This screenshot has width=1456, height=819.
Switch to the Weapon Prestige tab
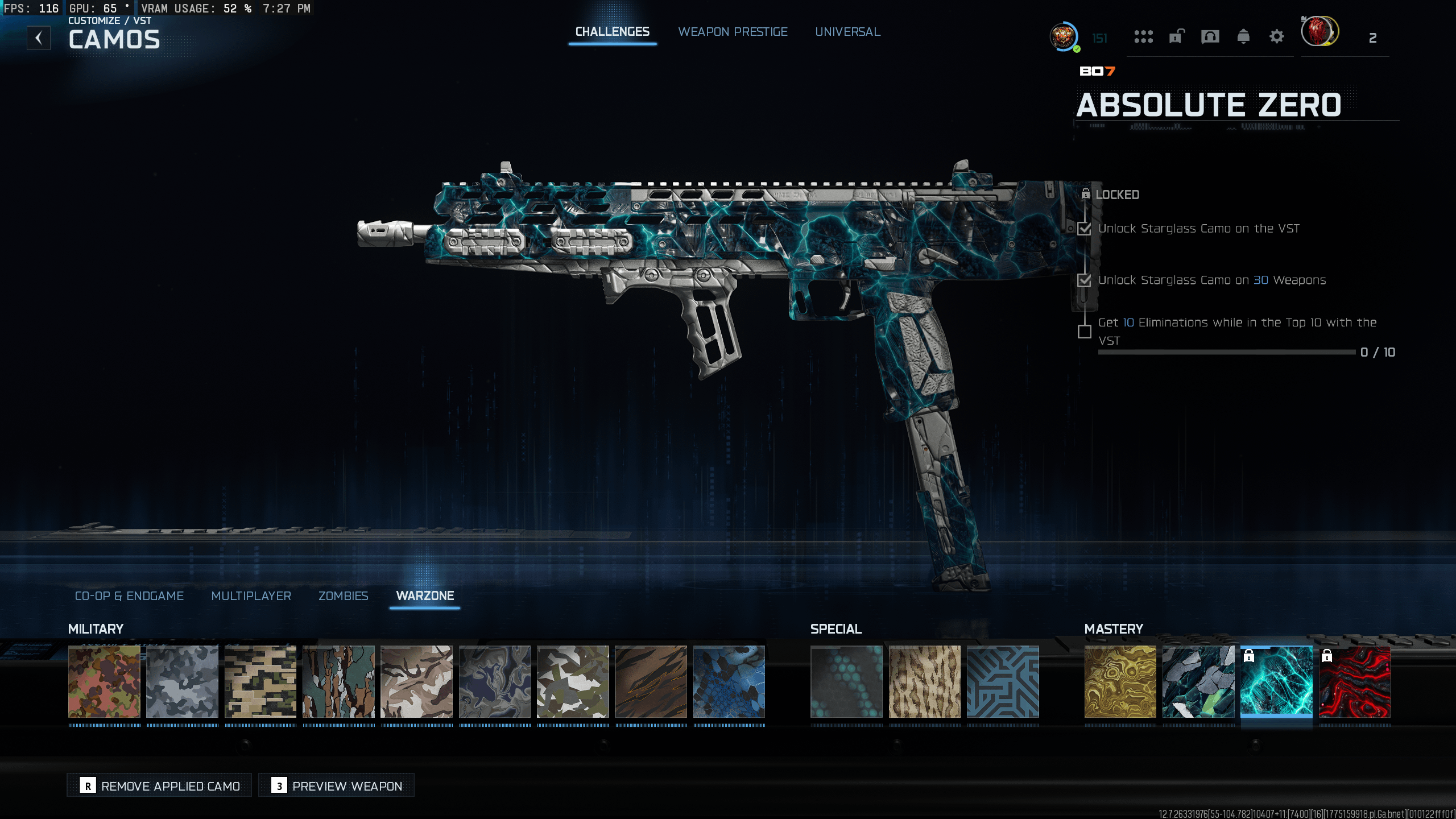coord(733,32)
